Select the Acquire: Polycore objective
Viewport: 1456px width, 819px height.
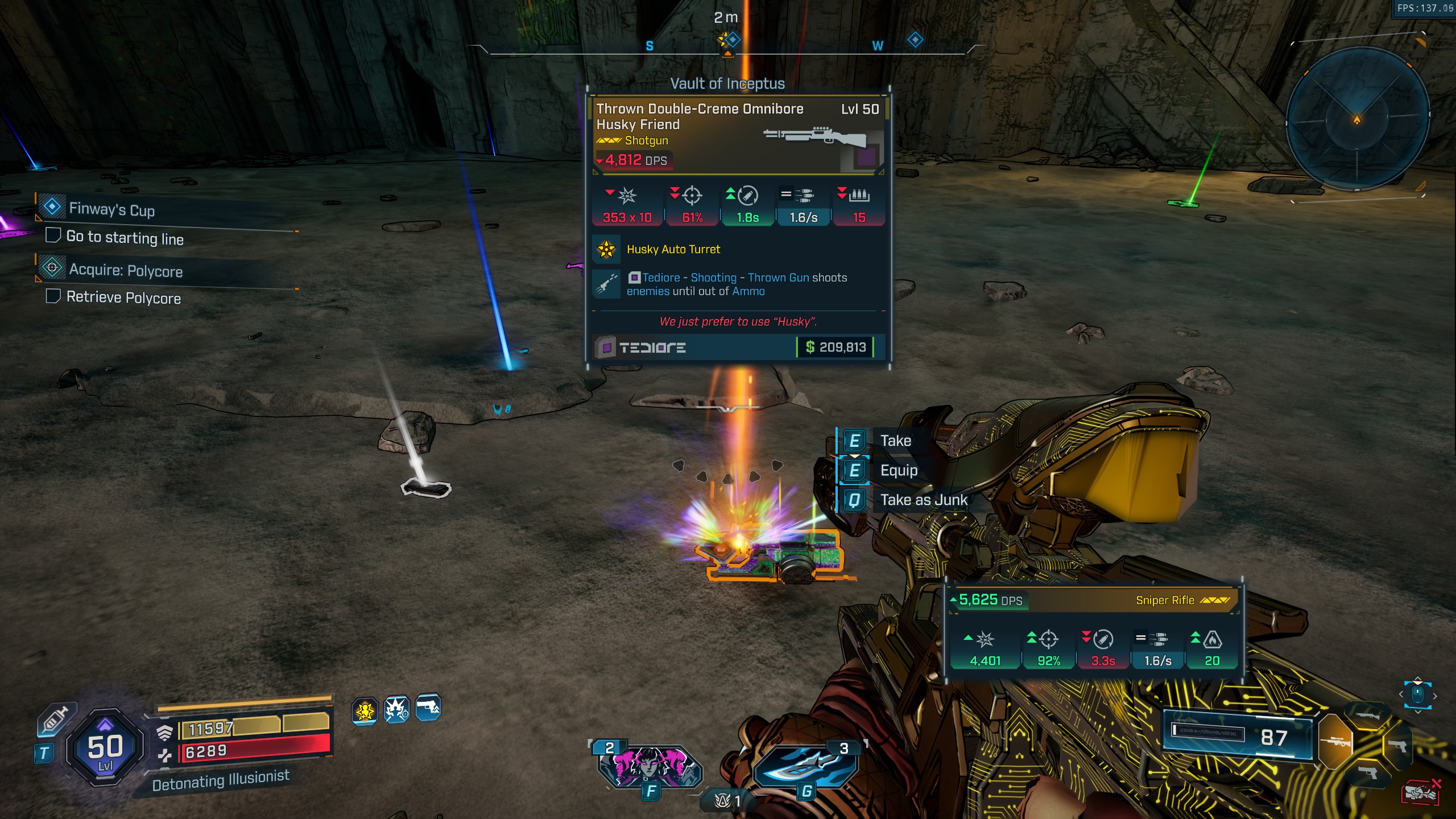[x=125, y=271]
